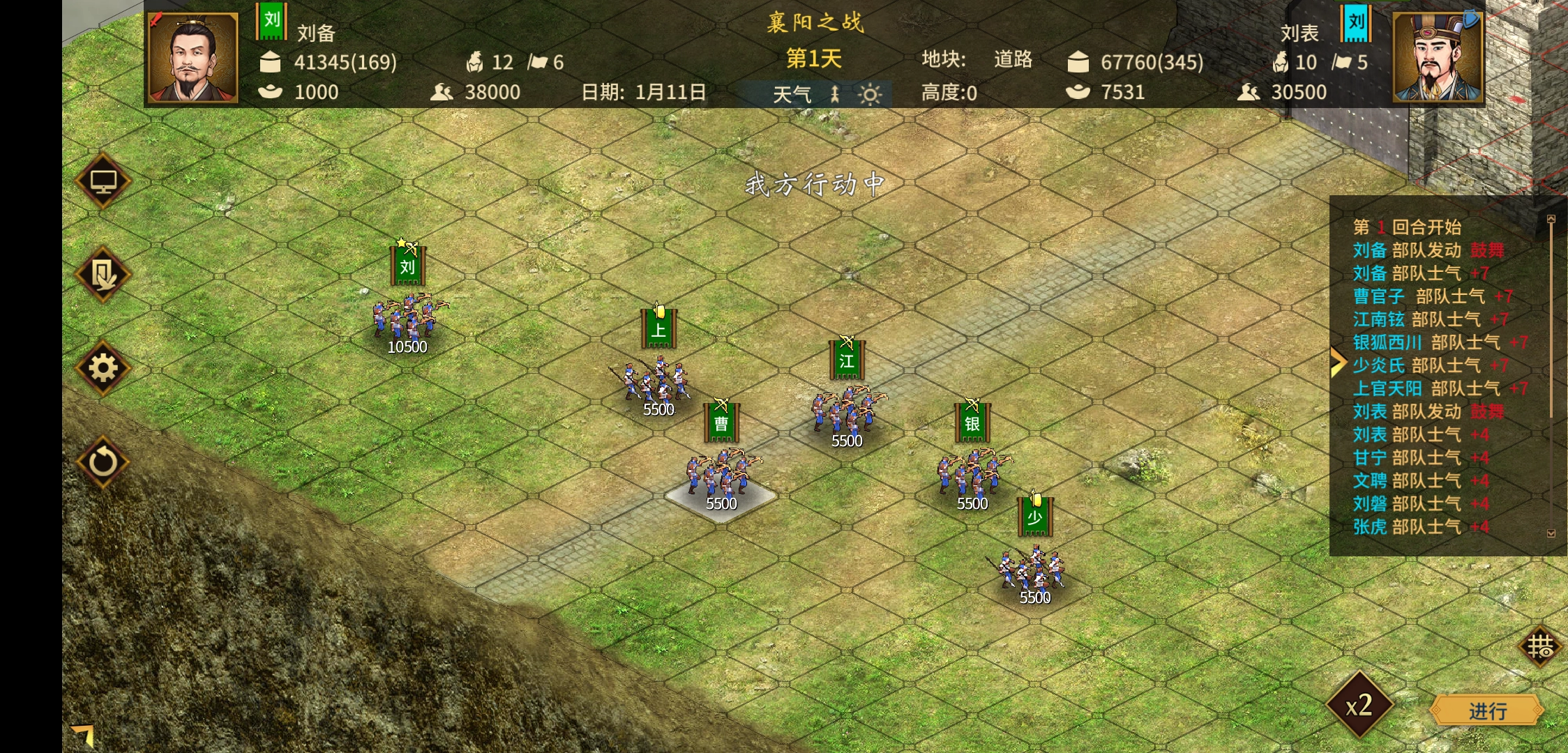Viewport: 1568px width, 753px height.
Task: Click the battle log scroll-up arrow
Action: coord(1551,219)
